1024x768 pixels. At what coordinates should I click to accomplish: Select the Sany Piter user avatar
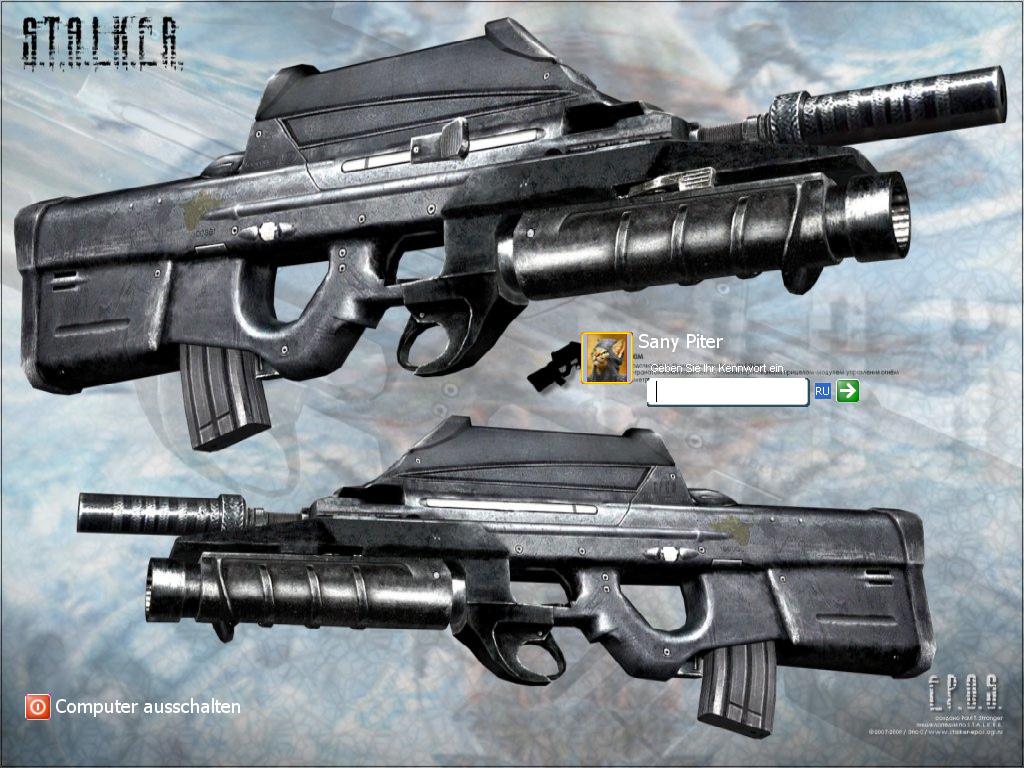pos(606,357)
